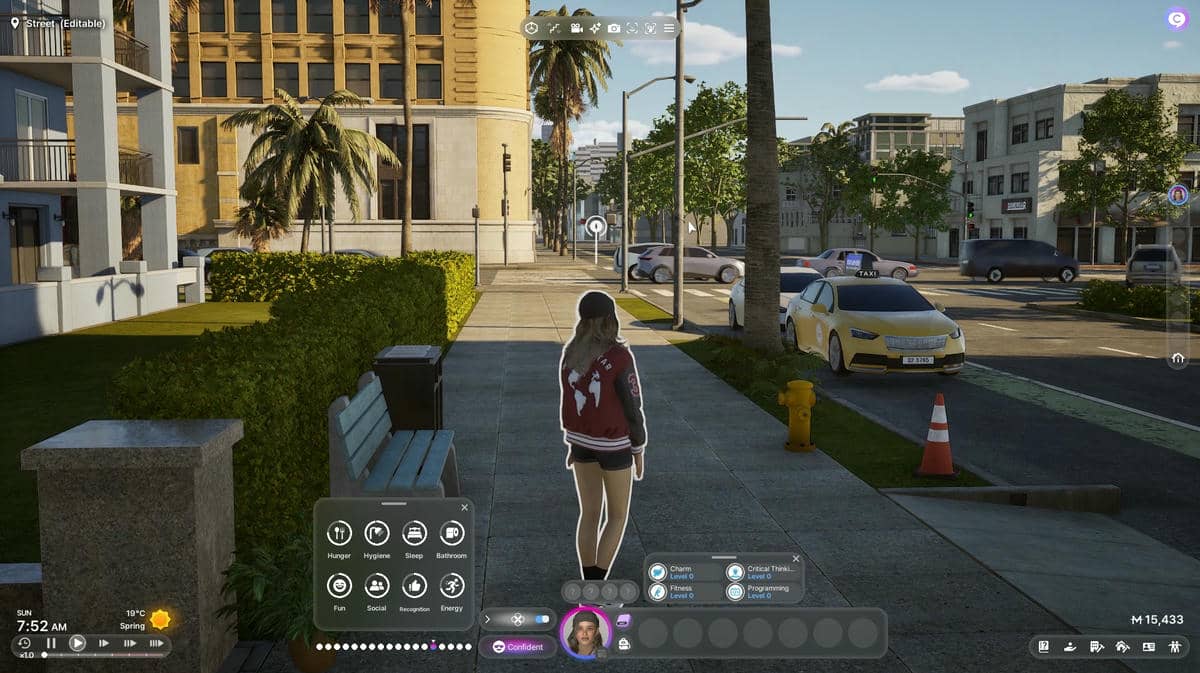This screenshot has height=673, width=1200.
Task: Close the skills panel
Action: tap(796, 559)
